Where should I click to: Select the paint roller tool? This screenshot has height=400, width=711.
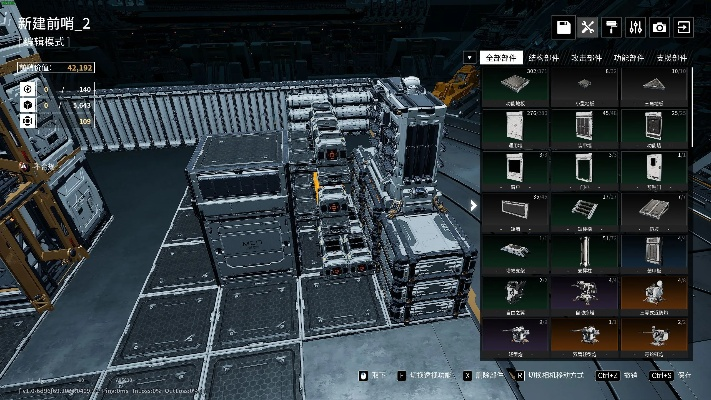[x=612, y=27]
